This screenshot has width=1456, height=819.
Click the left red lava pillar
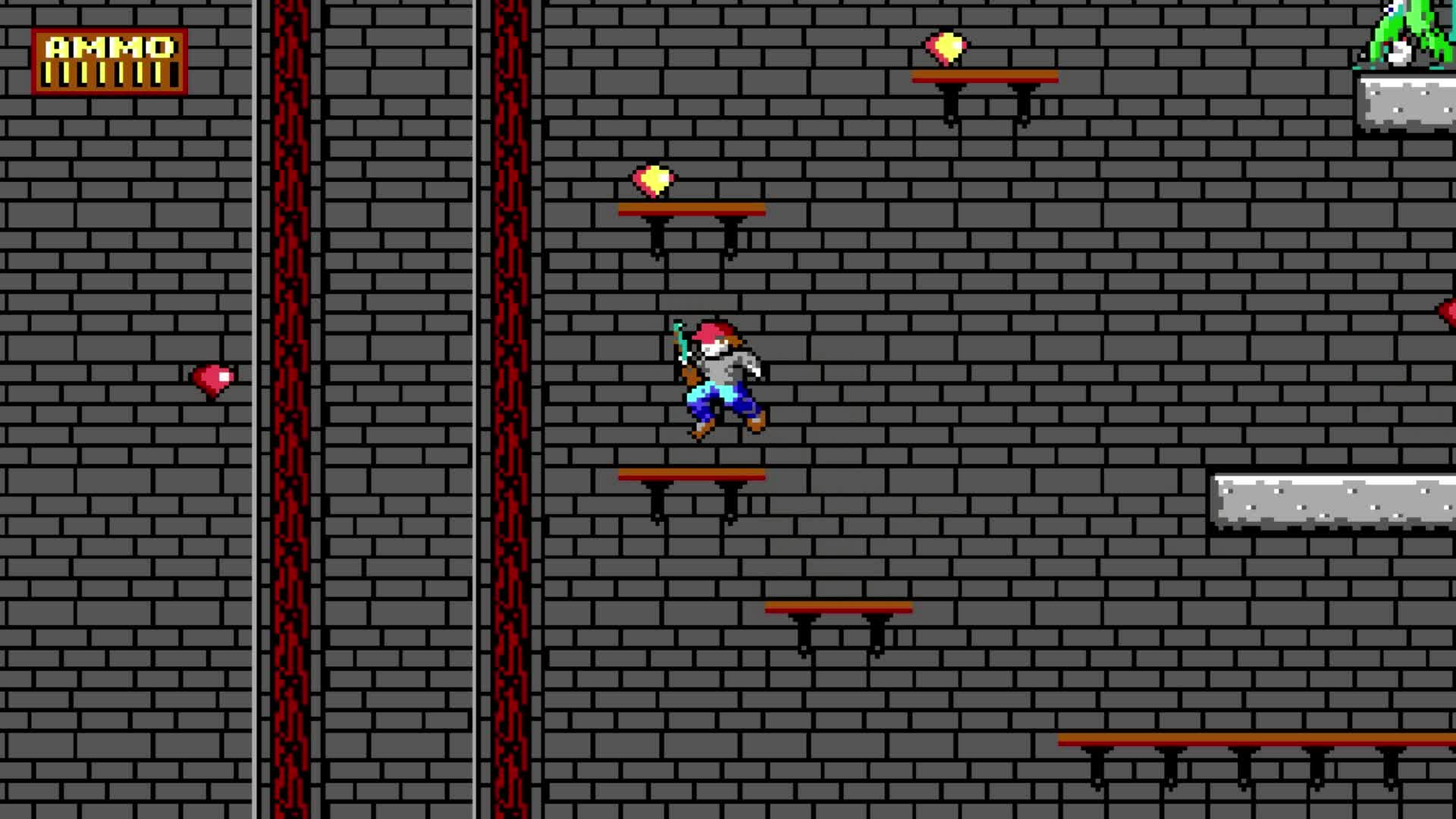(292, 379)
